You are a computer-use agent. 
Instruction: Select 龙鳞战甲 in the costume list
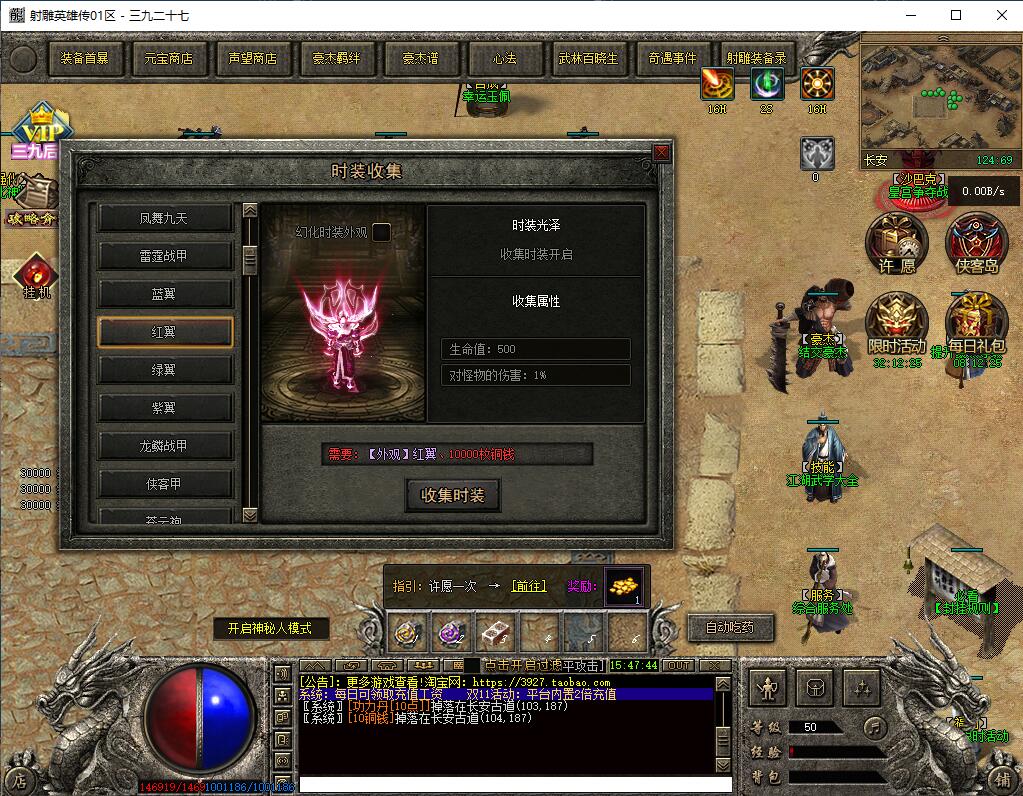coord(164,446)
